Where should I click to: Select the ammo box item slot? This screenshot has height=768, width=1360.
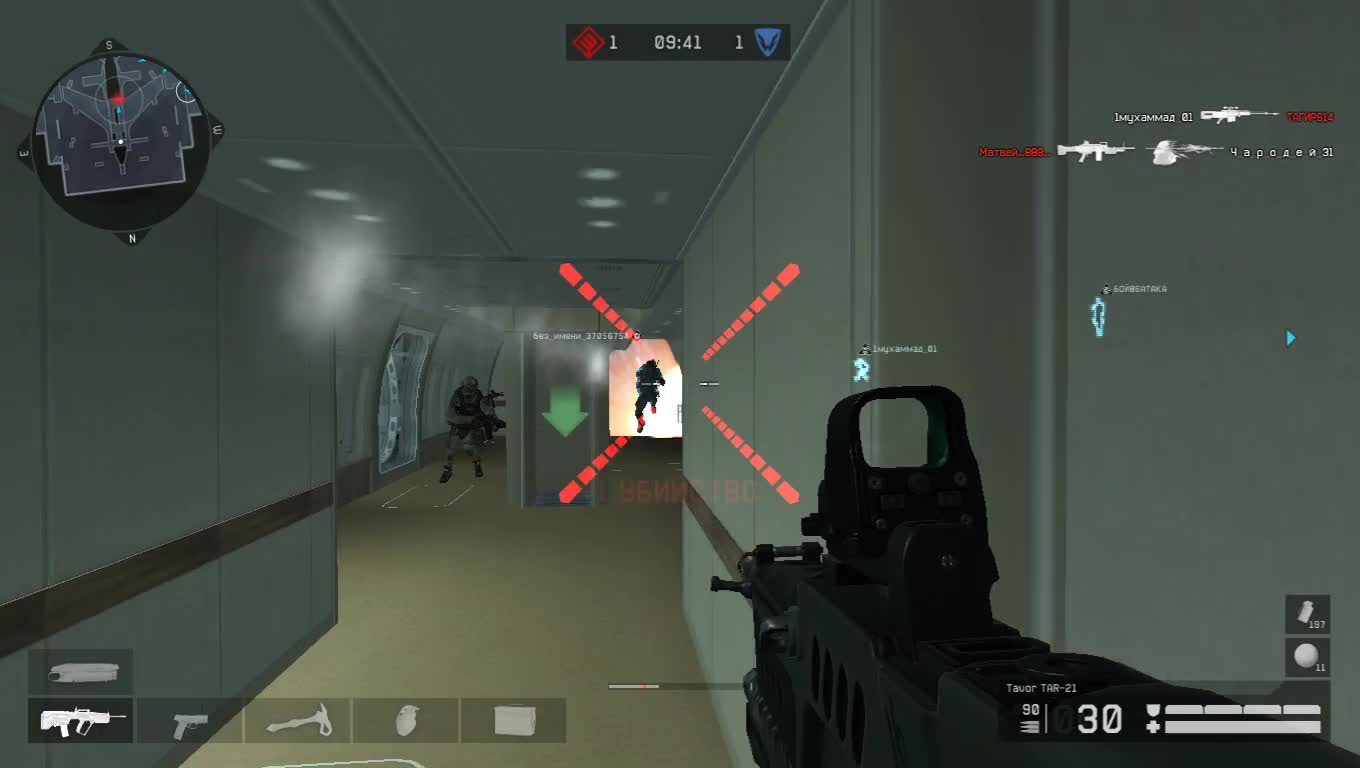(x=514, y=719)
